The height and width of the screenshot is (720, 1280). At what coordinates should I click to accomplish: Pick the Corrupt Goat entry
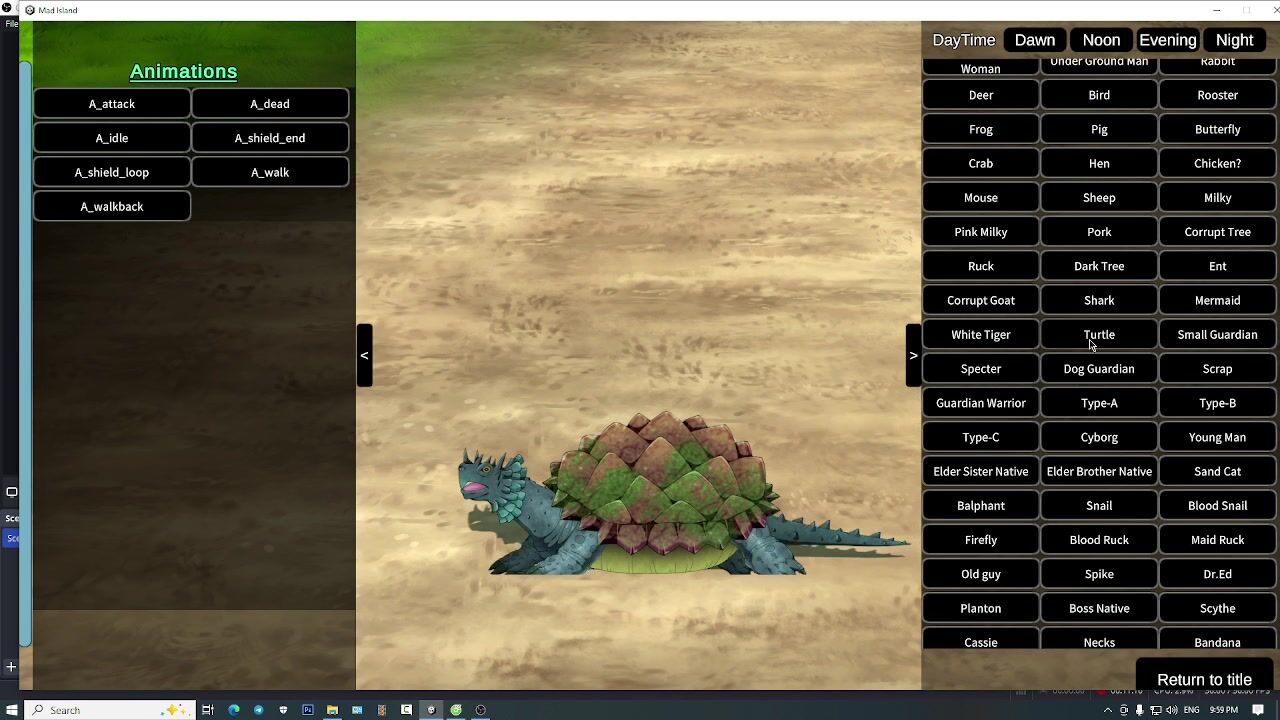tap(980, 300)
